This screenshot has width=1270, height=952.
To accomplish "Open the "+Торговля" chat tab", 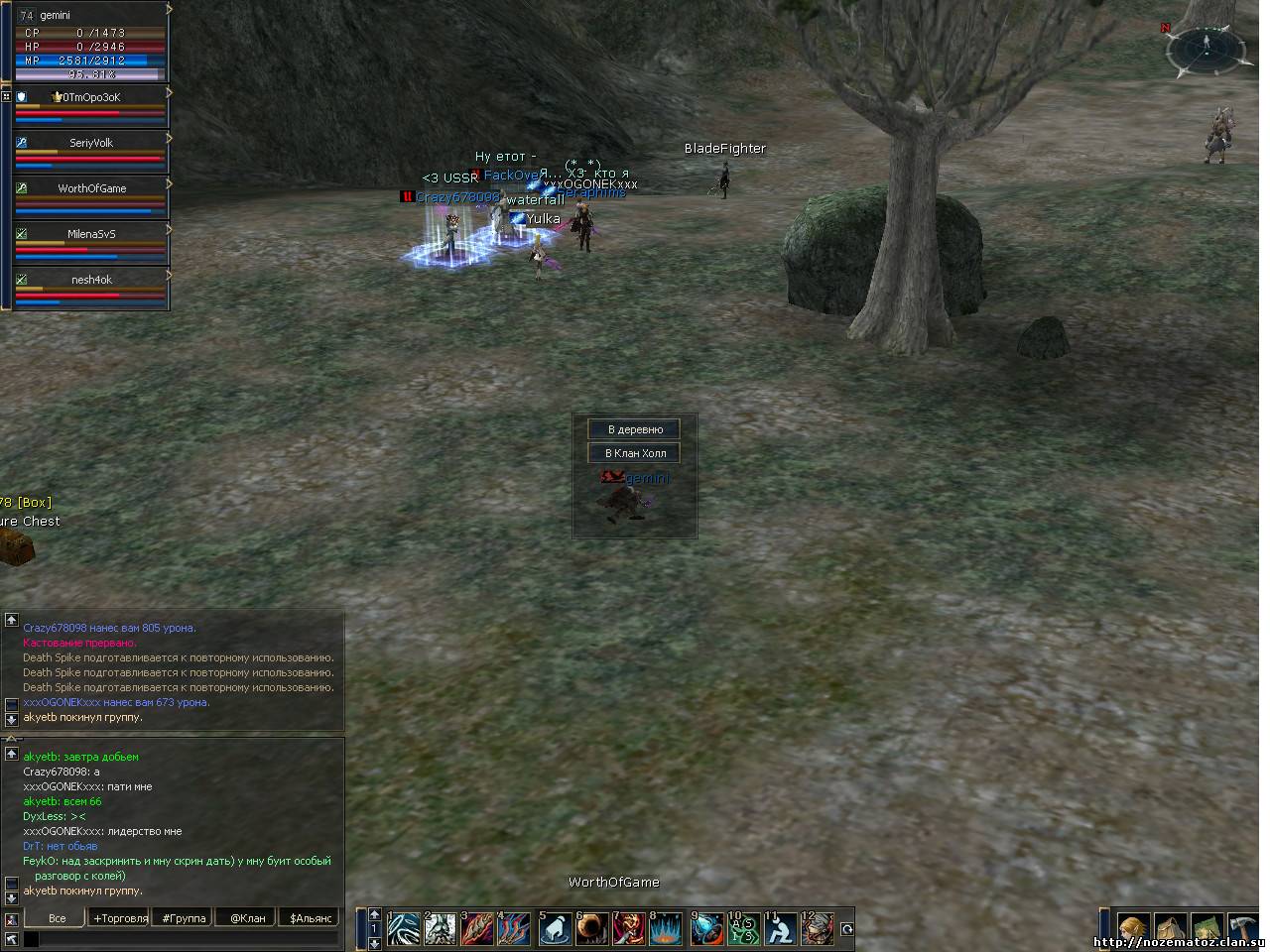I will point(120,918).
